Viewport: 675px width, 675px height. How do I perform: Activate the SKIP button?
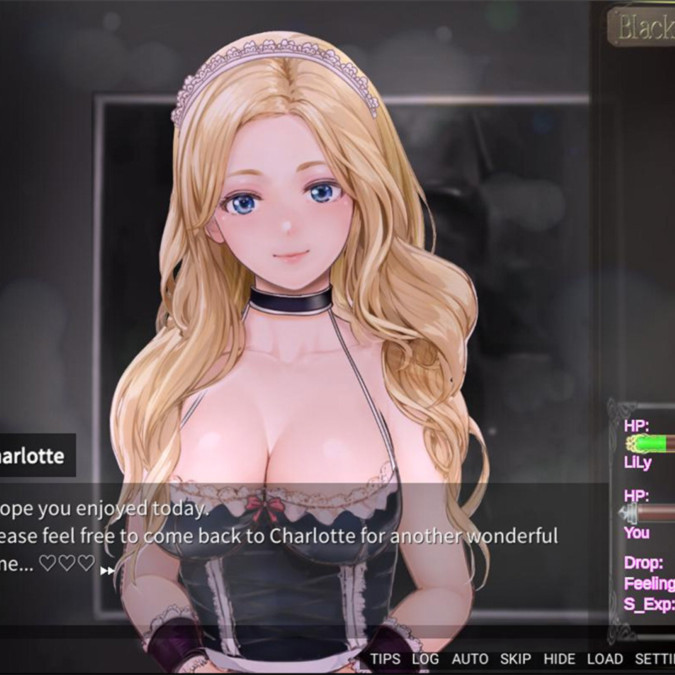tap(516, 659)
